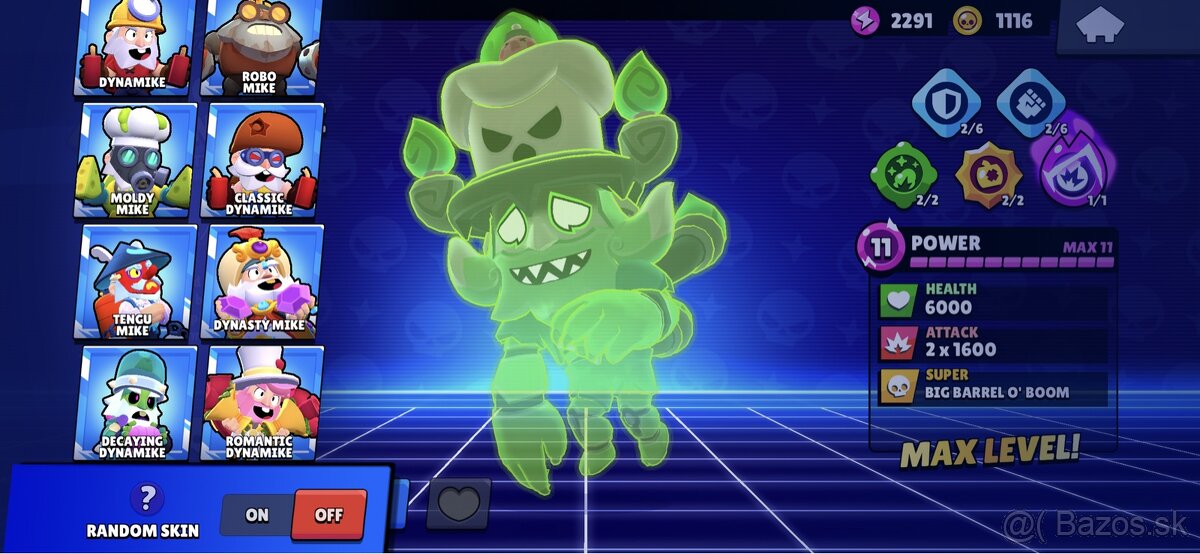Show Big Barrel O' Boom super details
Image resolution: width=1200 pixels, height=554 pixels.
993,385
